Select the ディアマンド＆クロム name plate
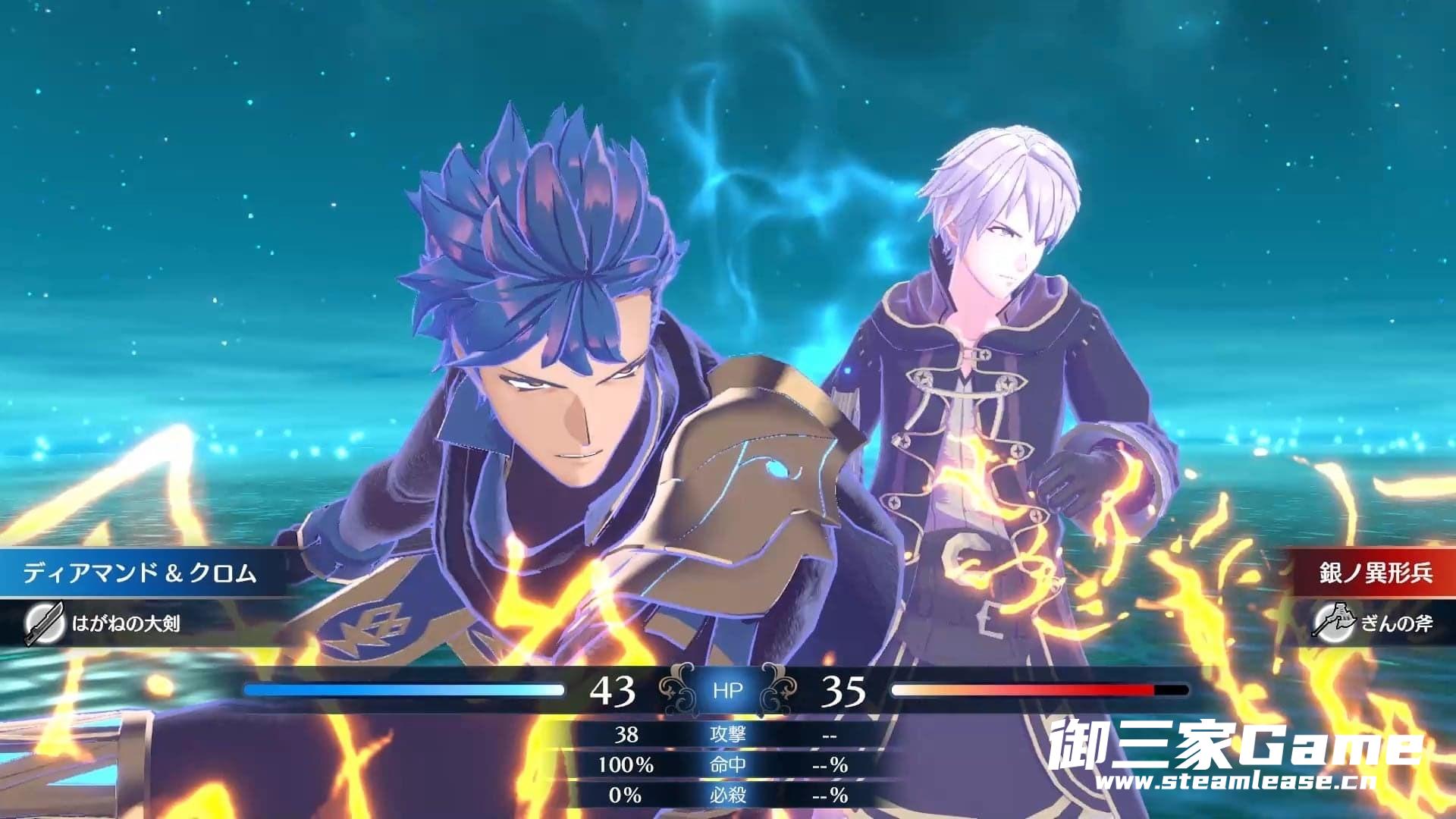1456x819 pixels. click(140, 573)
